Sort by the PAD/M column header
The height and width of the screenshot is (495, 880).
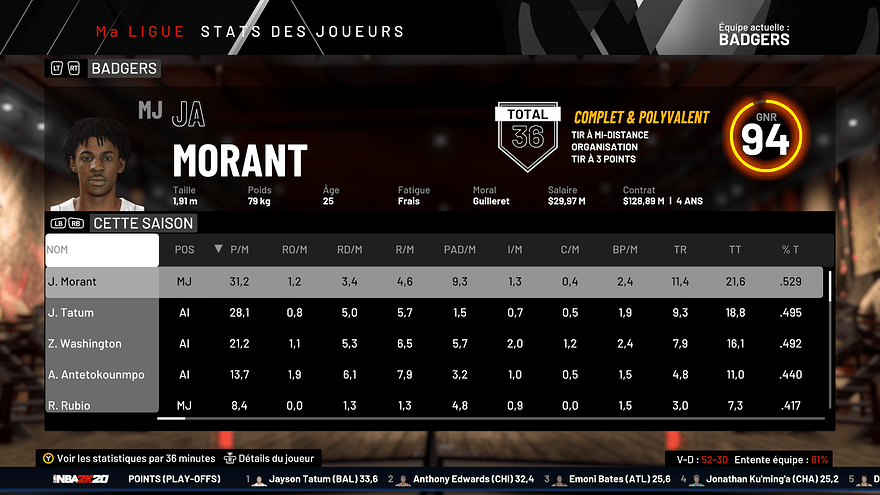(459, 249)
